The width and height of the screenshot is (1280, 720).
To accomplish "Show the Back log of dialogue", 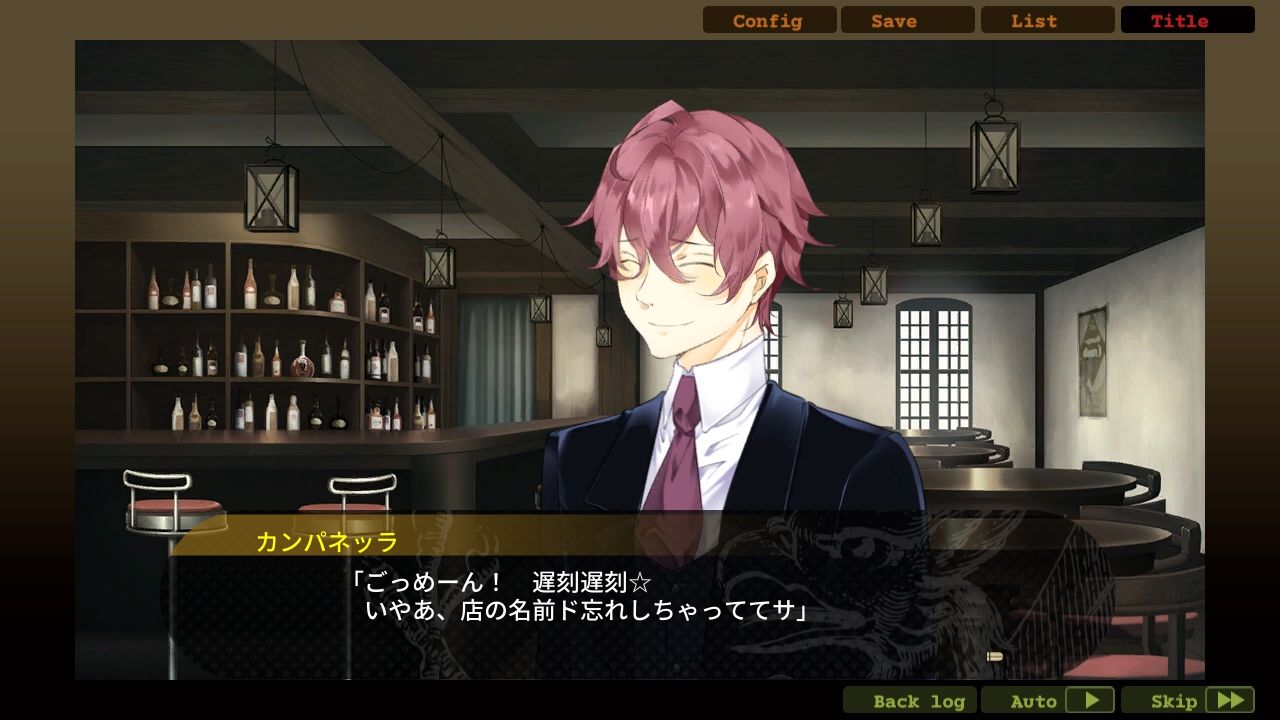I will click(x=910, y=700).
